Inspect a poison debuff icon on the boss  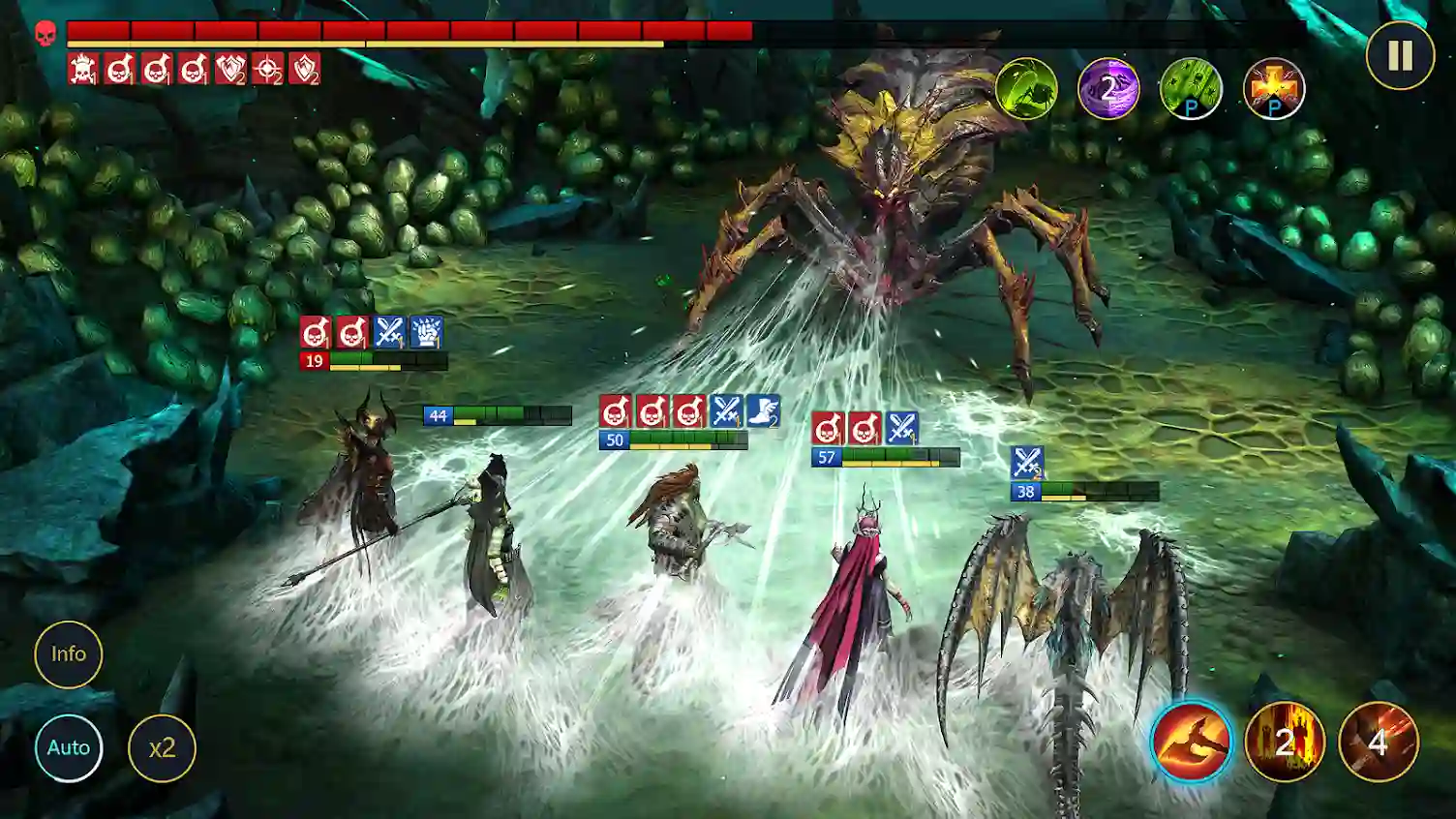coord(119,70)
